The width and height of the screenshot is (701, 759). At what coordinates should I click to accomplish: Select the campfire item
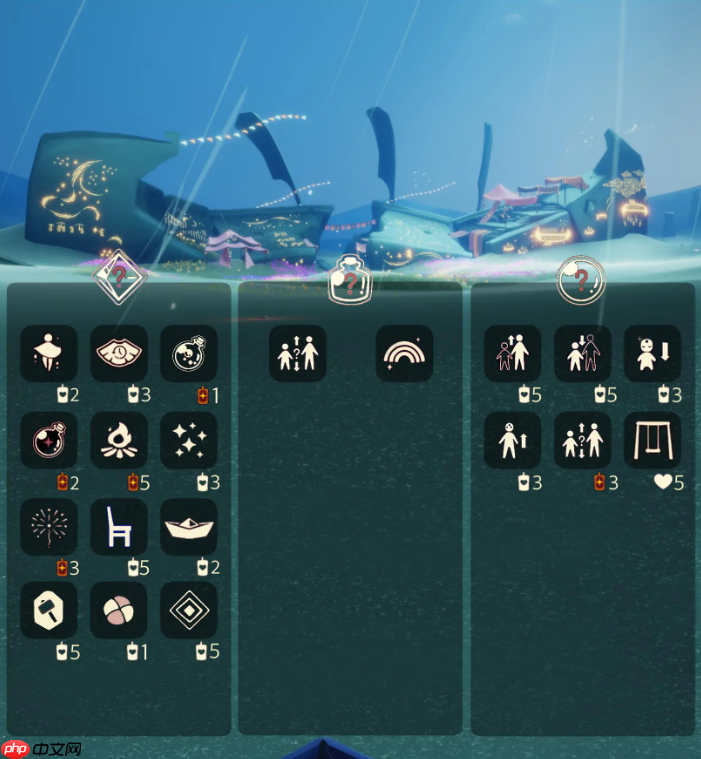(119, 440)
